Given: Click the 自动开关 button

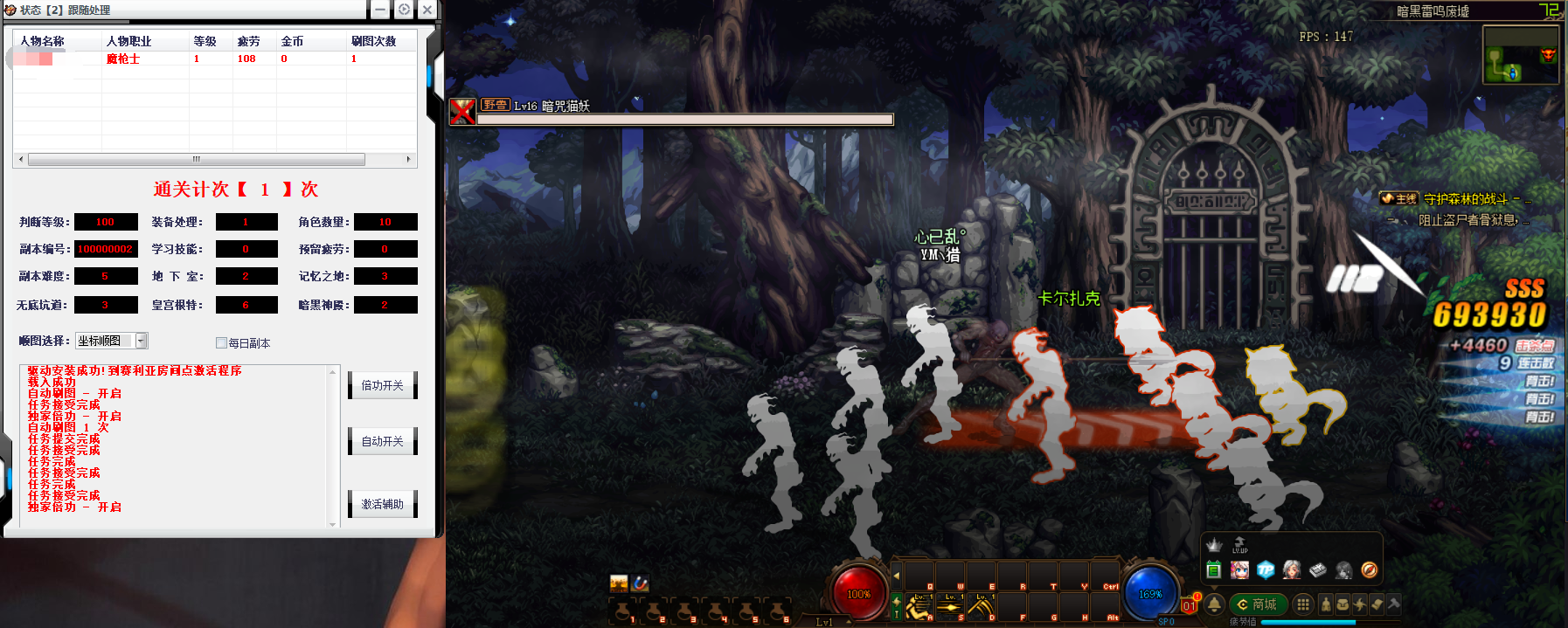Looking at the screenshot, I should coord(382,441).
